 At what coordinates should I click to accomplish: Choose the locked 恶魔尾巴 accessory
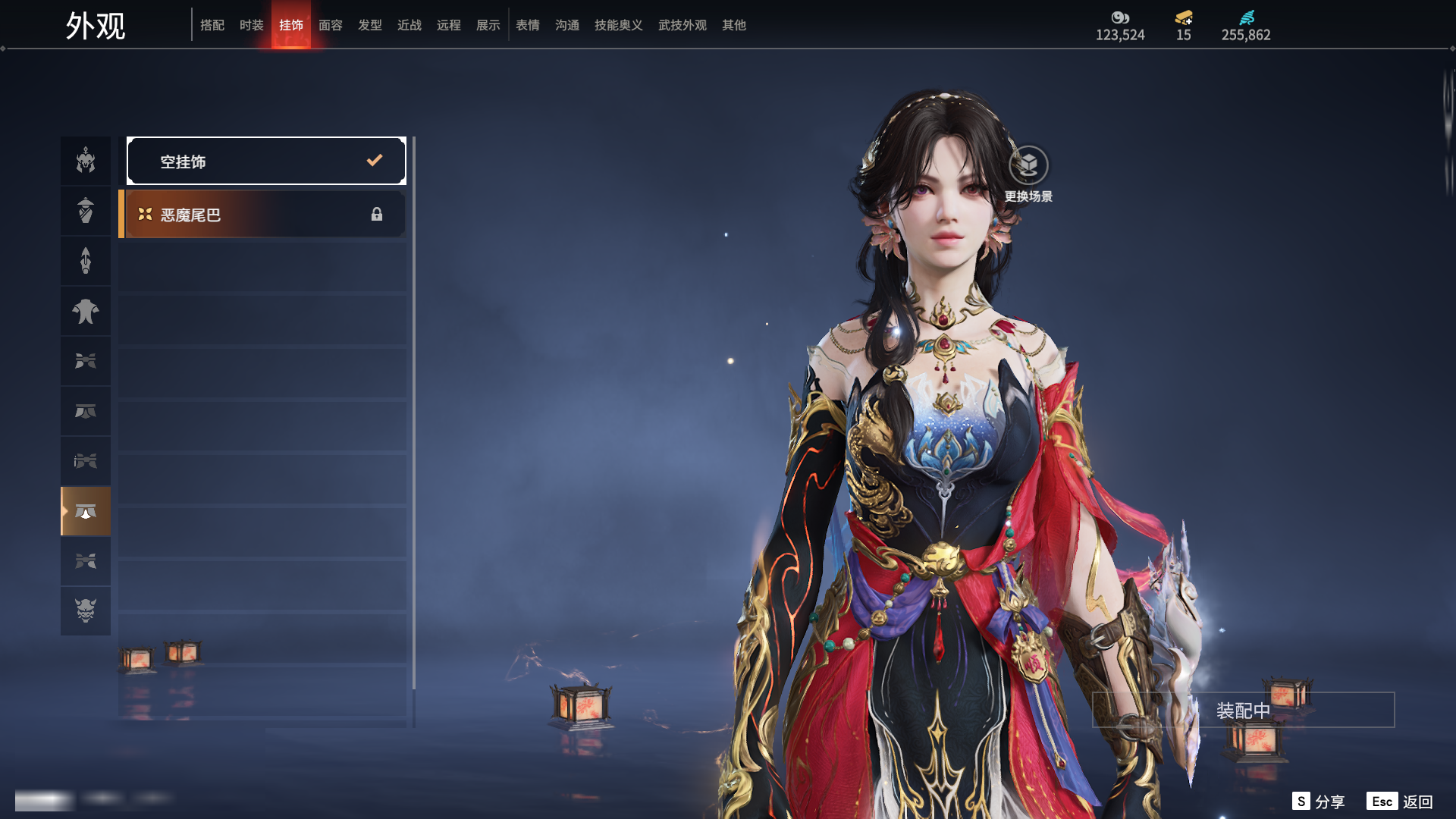click(x=262, y=215)
